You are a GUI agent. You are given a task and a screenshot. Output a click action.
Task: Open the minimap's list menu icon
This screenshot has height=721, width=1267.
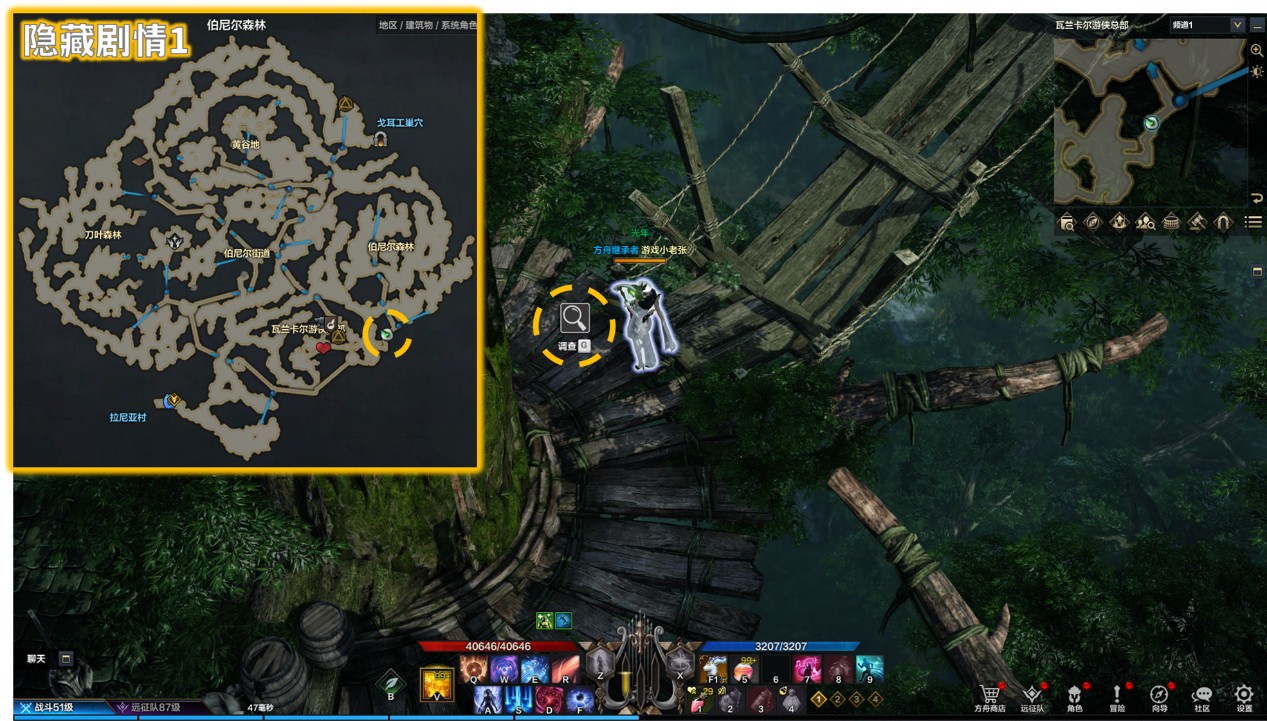tap(1253, 222)
